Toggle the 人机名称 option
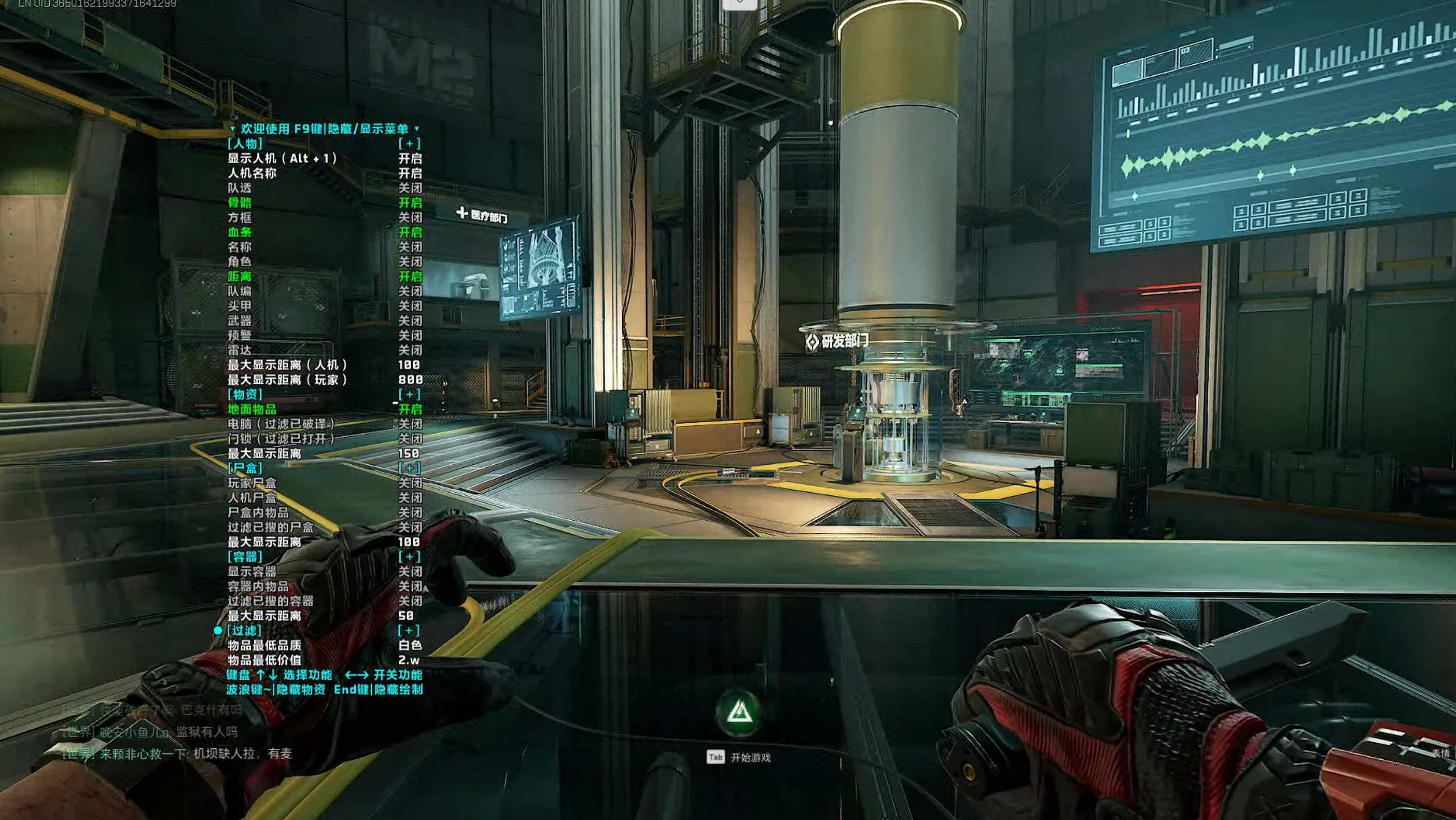Image resolution: width=1456 pixels, height=820 pixels. [252, 173]
